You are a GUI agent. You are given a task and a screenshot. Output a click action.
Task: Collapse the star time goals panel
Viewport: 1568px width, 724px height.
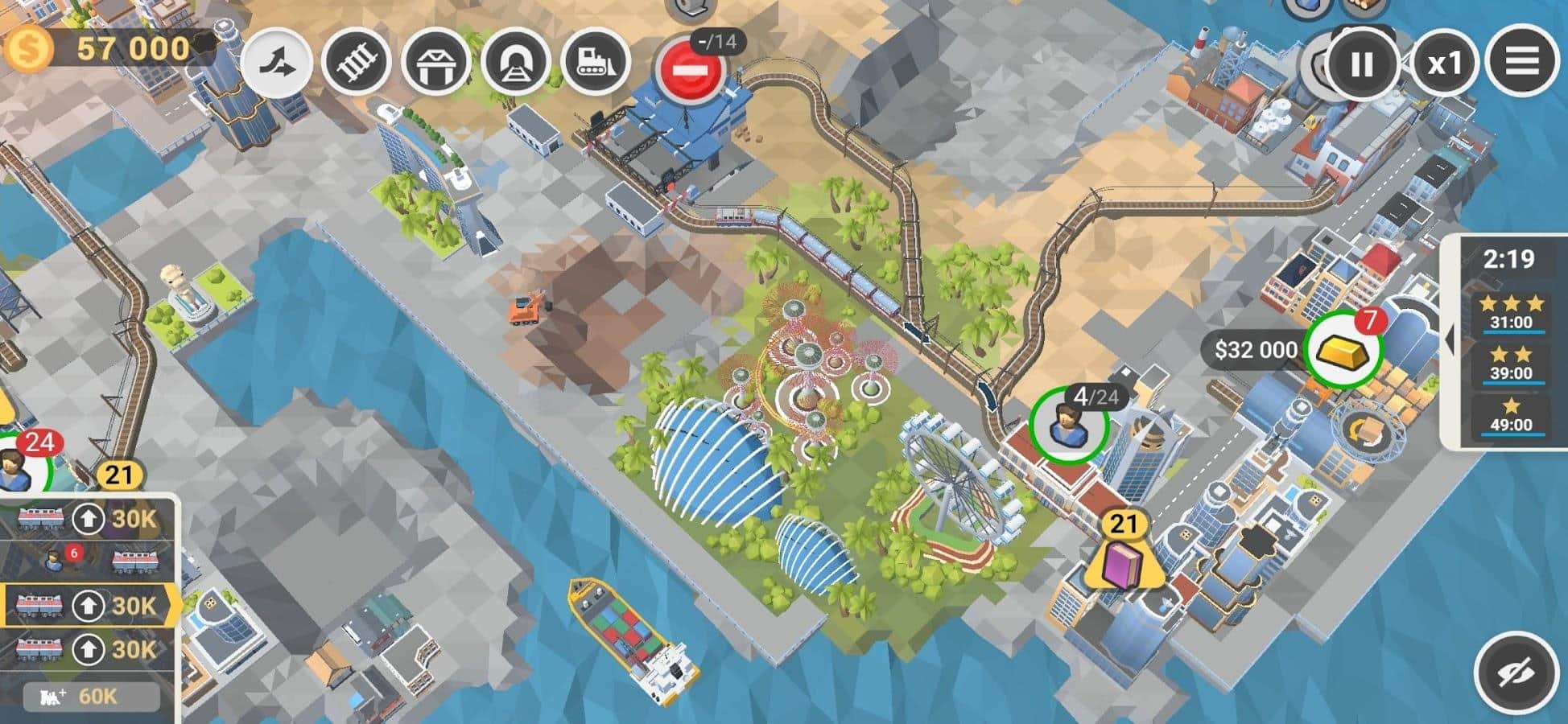(x=1450, y=340)
